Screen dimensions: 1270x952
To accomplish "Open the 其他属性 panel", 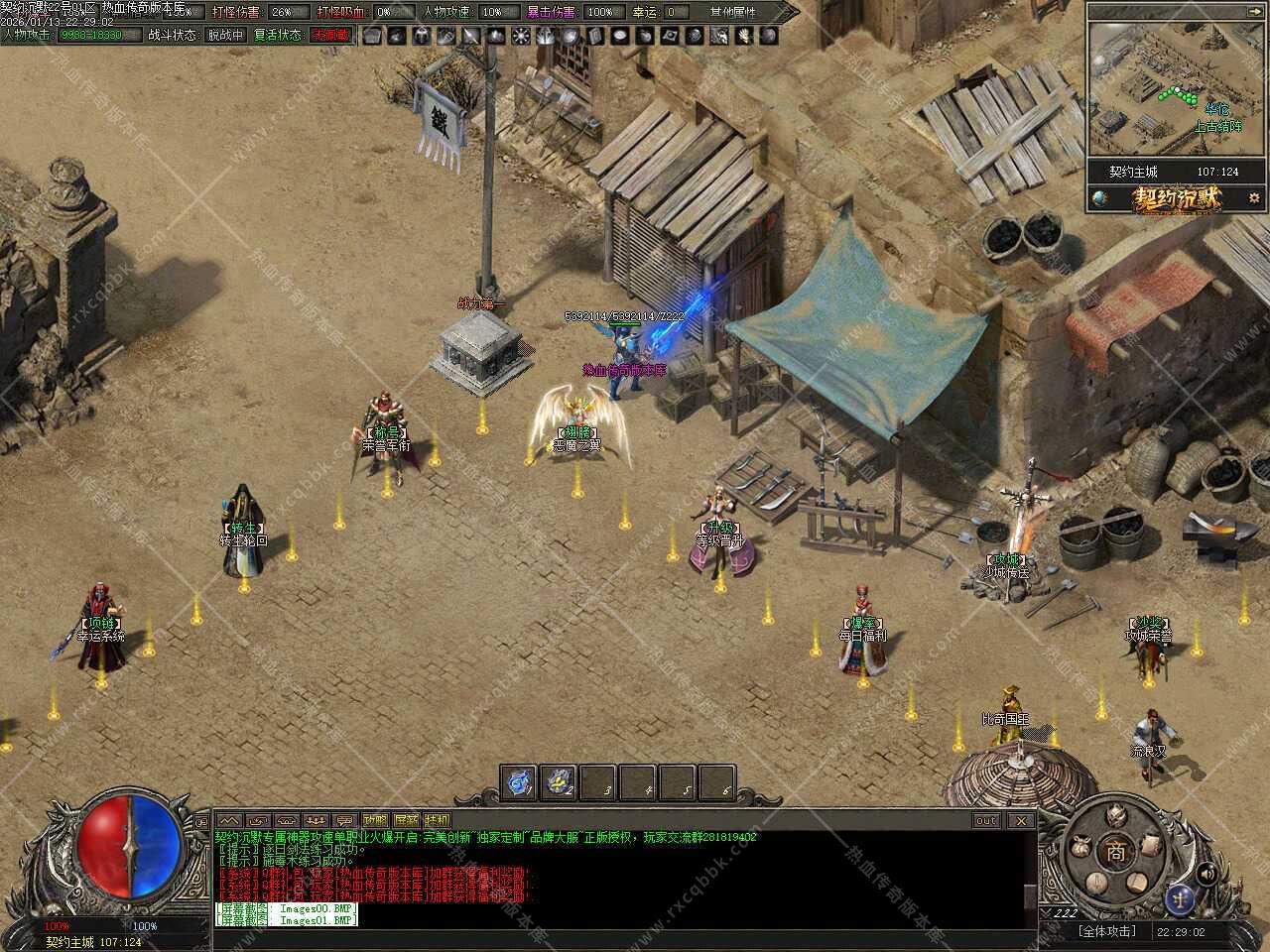I will tap(734, 12).
